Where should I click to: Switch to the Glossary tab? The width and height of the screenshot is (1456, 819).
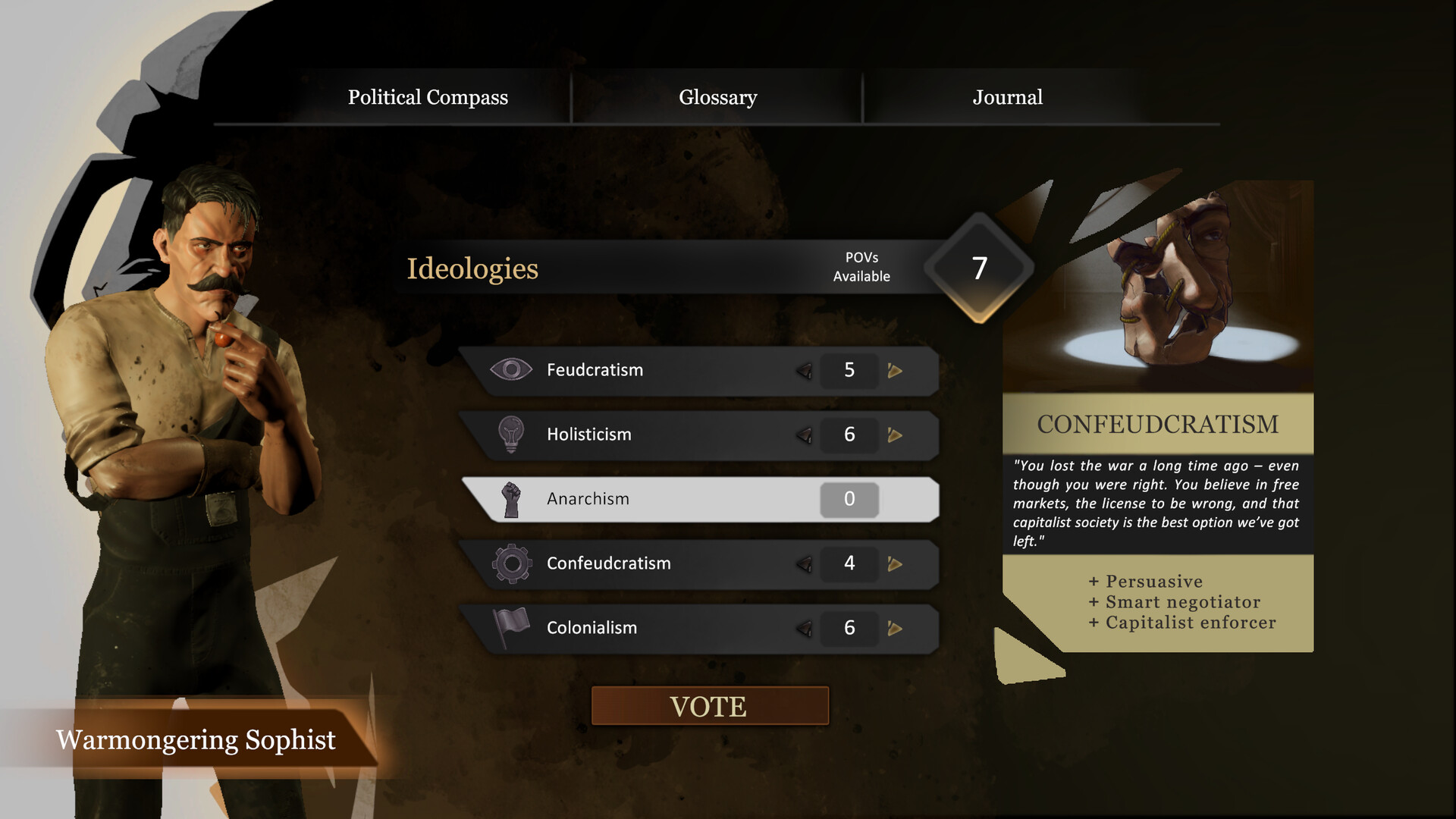[717, 97]
